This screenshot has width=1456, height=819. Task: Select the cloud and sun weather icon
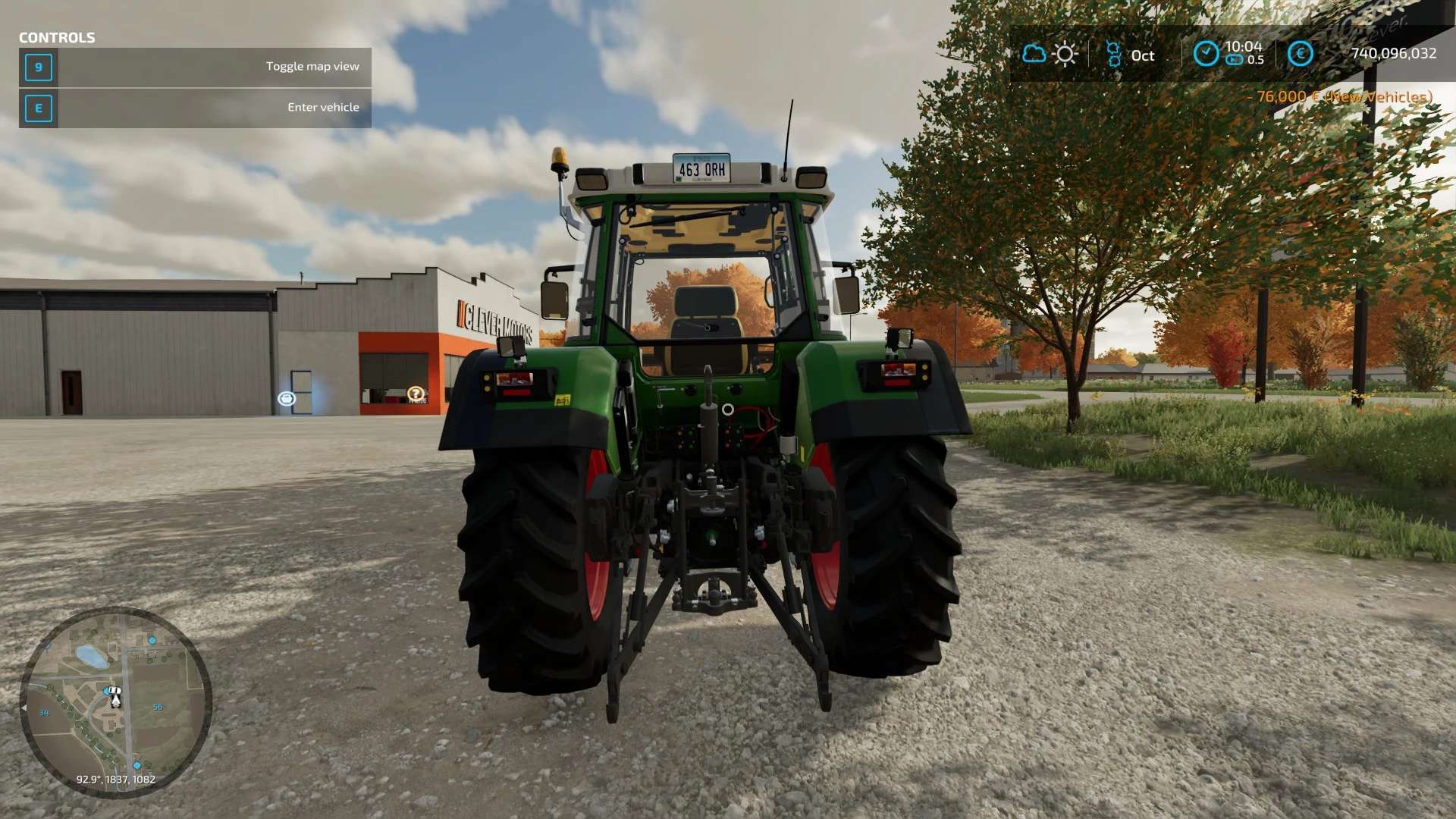(1050, 54)
